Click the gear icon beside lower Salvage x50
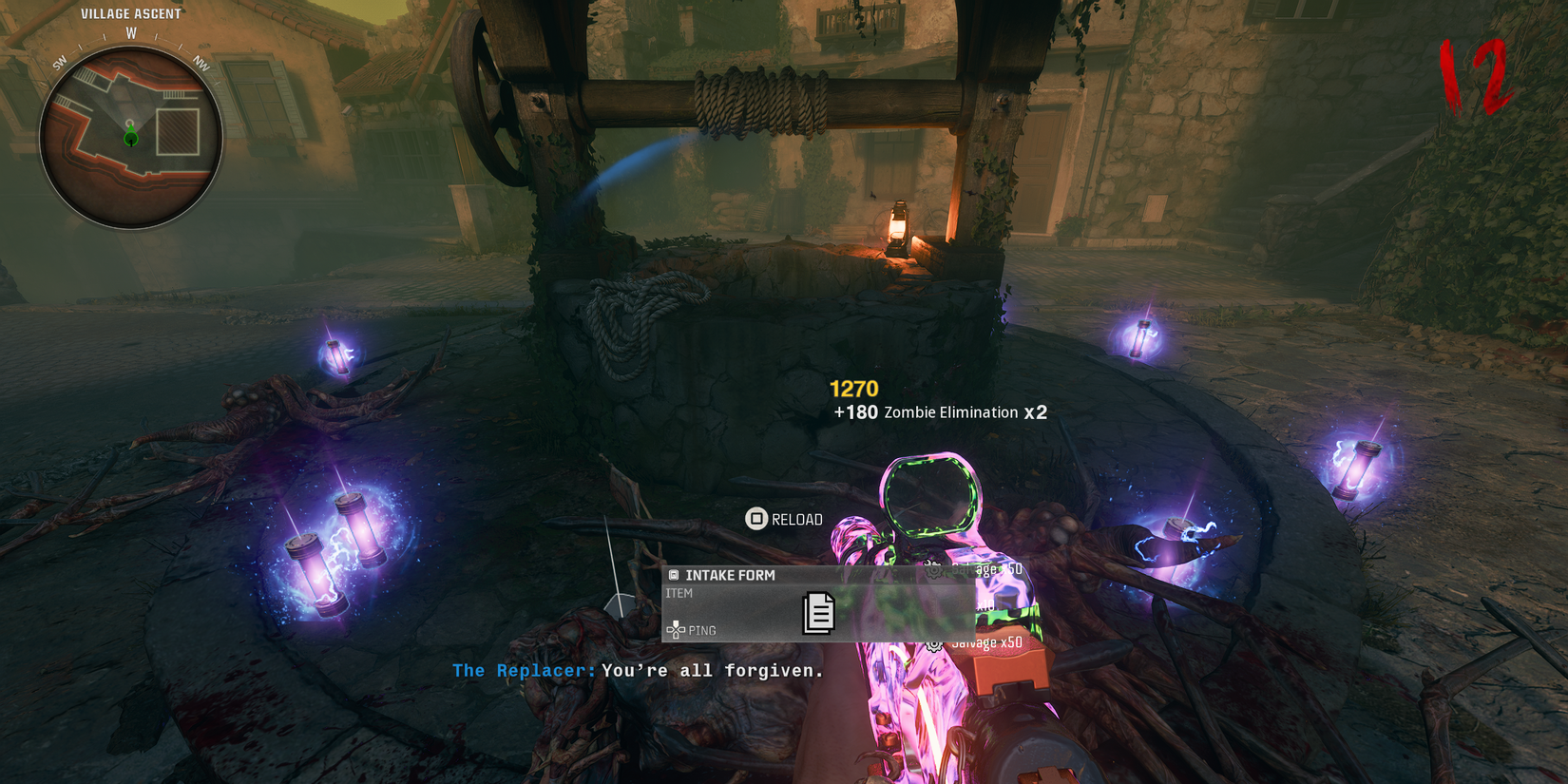This screenshot has height=784, width=1568. point(934,646)
